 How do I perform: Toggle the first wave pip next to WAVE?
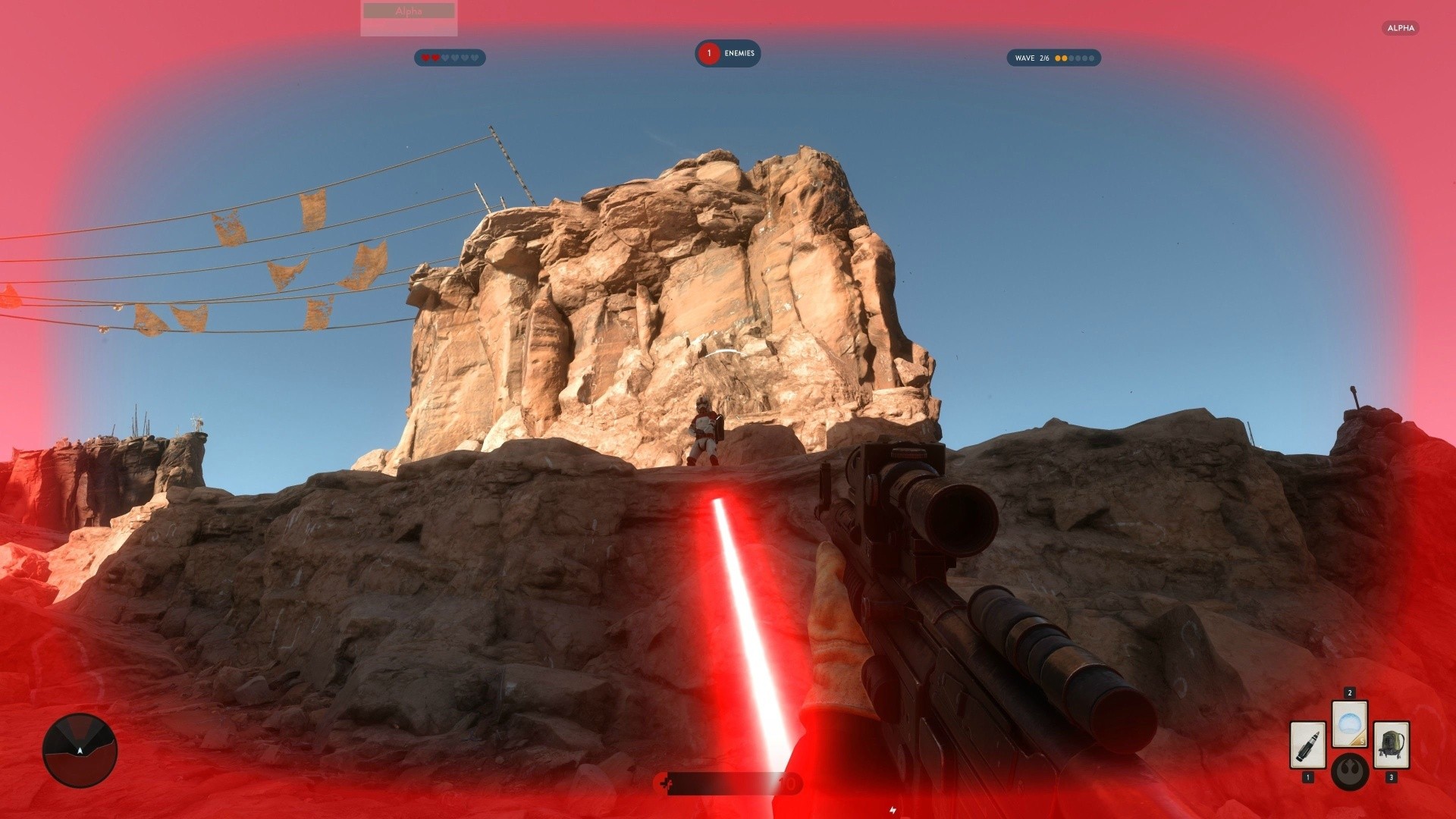click(x=1058, y=58)
